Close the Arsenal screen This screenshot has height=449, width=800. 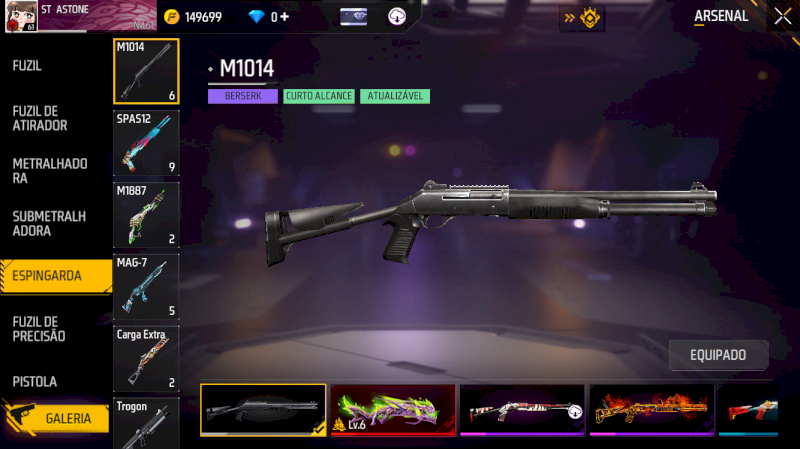pos(782,16)
